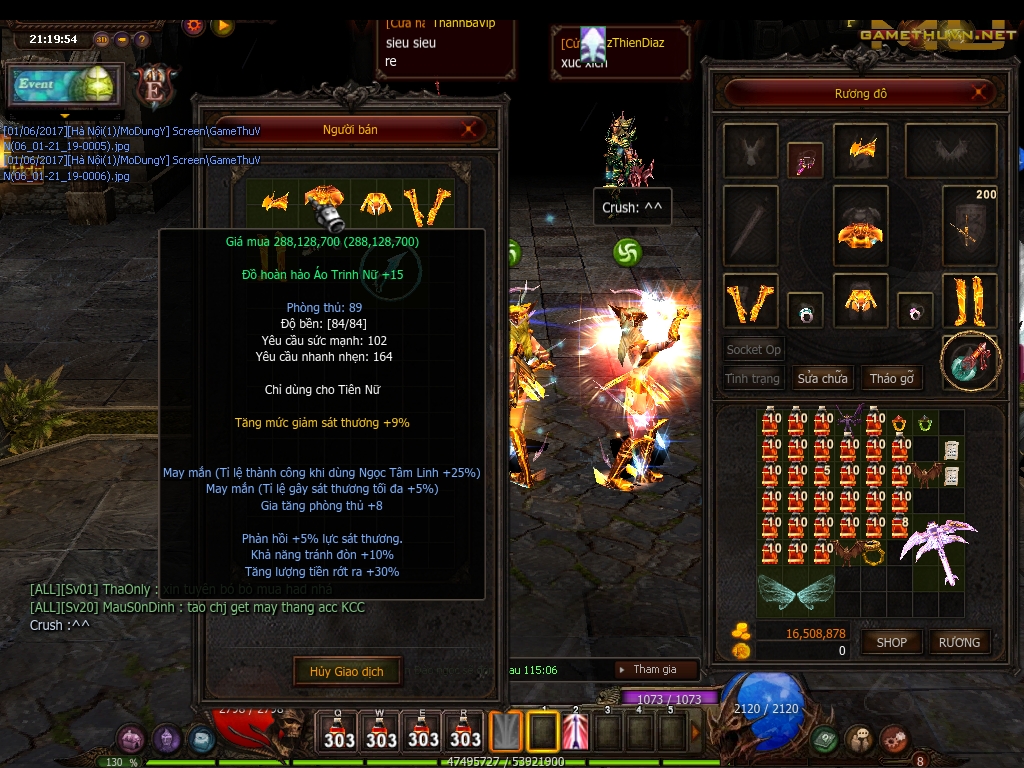
Task: Close the Rương đồ inventory panel
Action: [981, 94]
